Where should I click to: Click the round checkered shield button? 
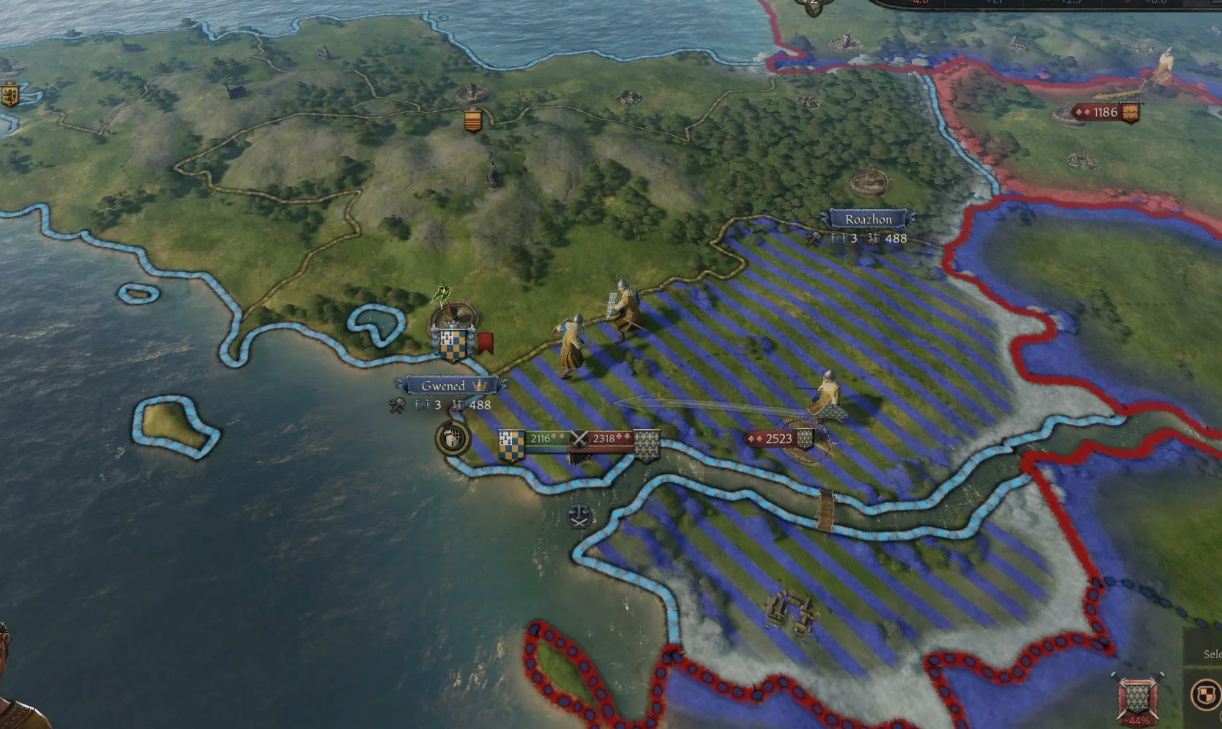pos(1206,695)
